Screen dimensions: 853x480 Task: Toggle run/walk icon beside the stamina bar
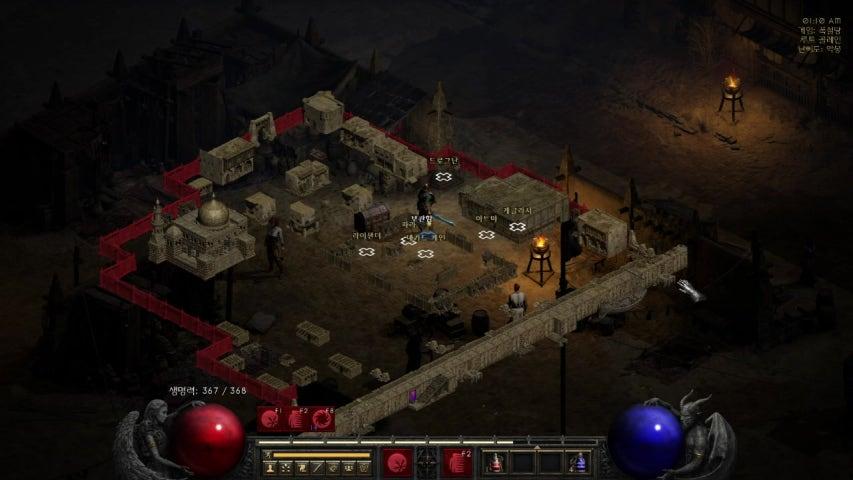click(x=265, y=455)
